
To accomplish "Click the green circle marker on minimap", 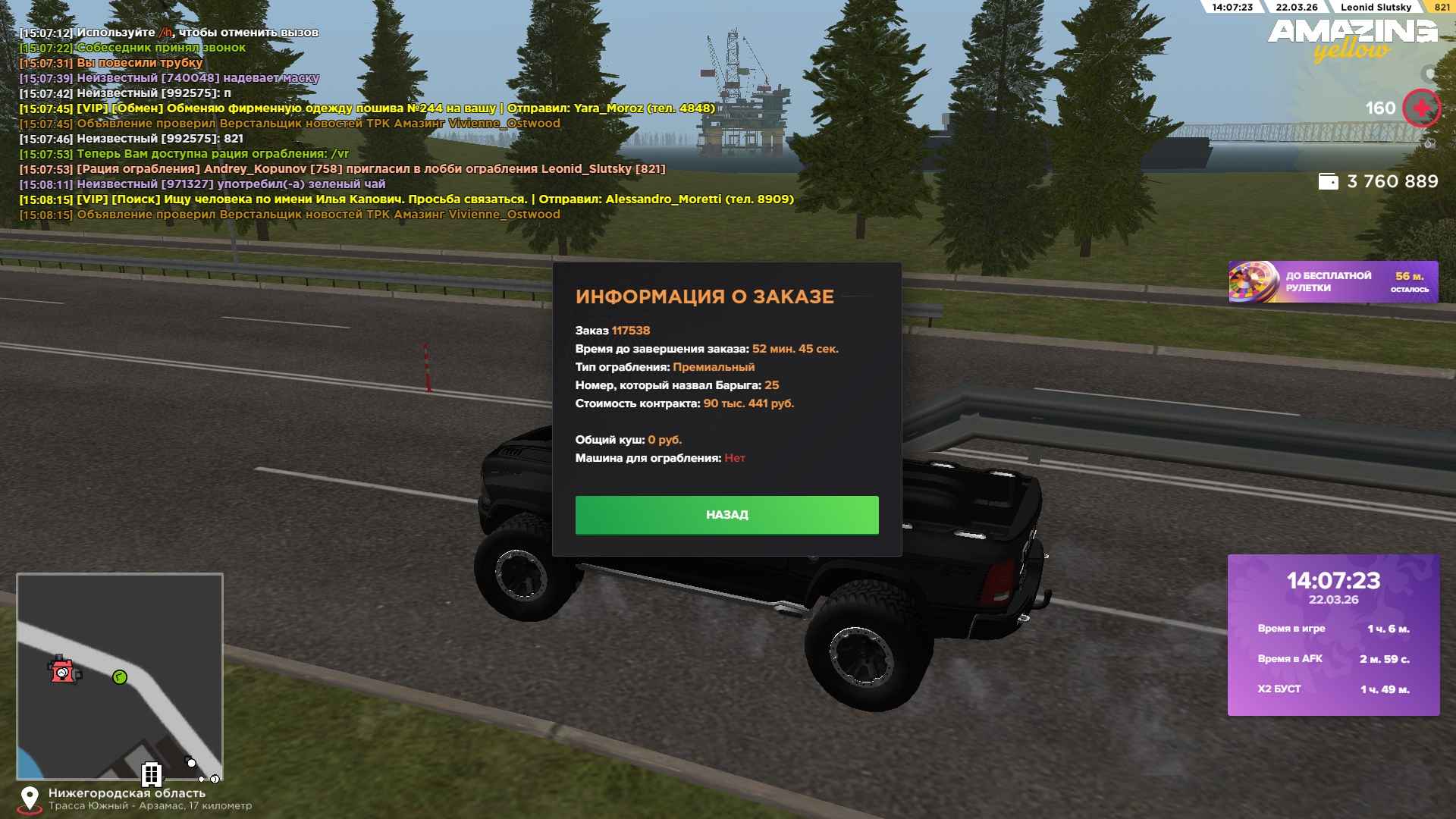I will click(x=120, y=677).
